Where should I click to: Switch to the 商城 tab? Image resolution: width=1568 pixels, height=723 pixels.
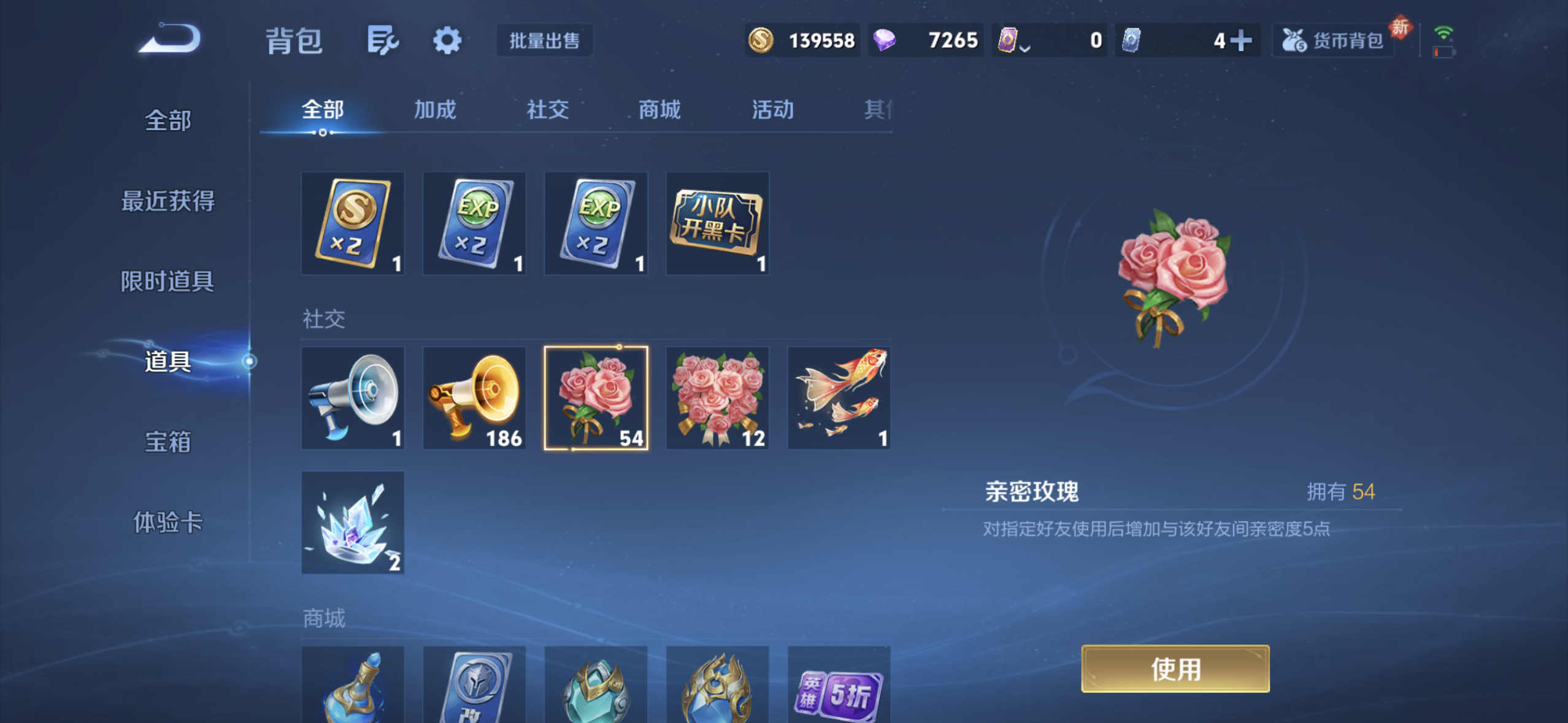(x=658, y=110)
